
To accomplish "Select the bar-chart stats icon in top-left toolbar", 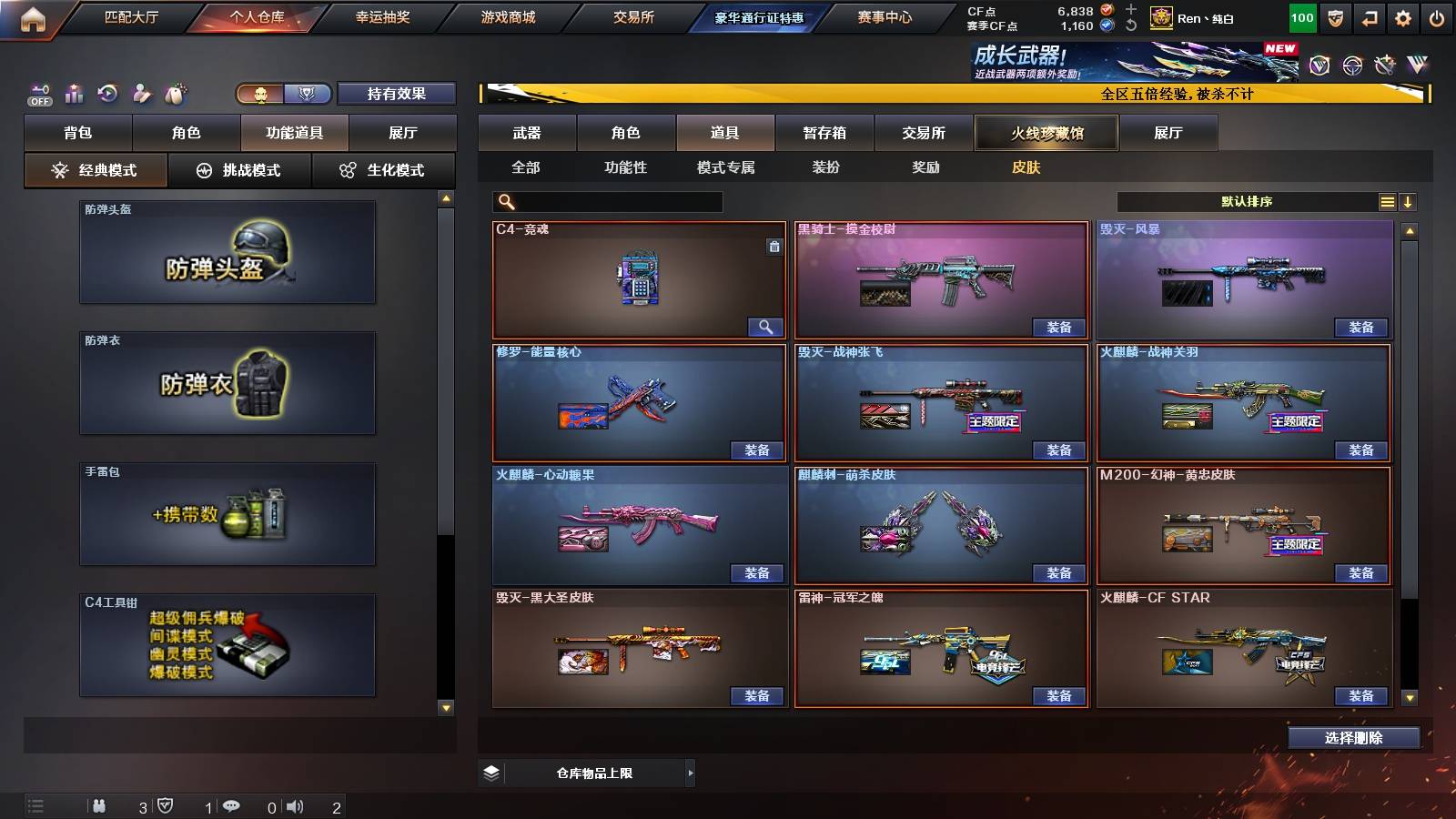I will tap(75, 93).
